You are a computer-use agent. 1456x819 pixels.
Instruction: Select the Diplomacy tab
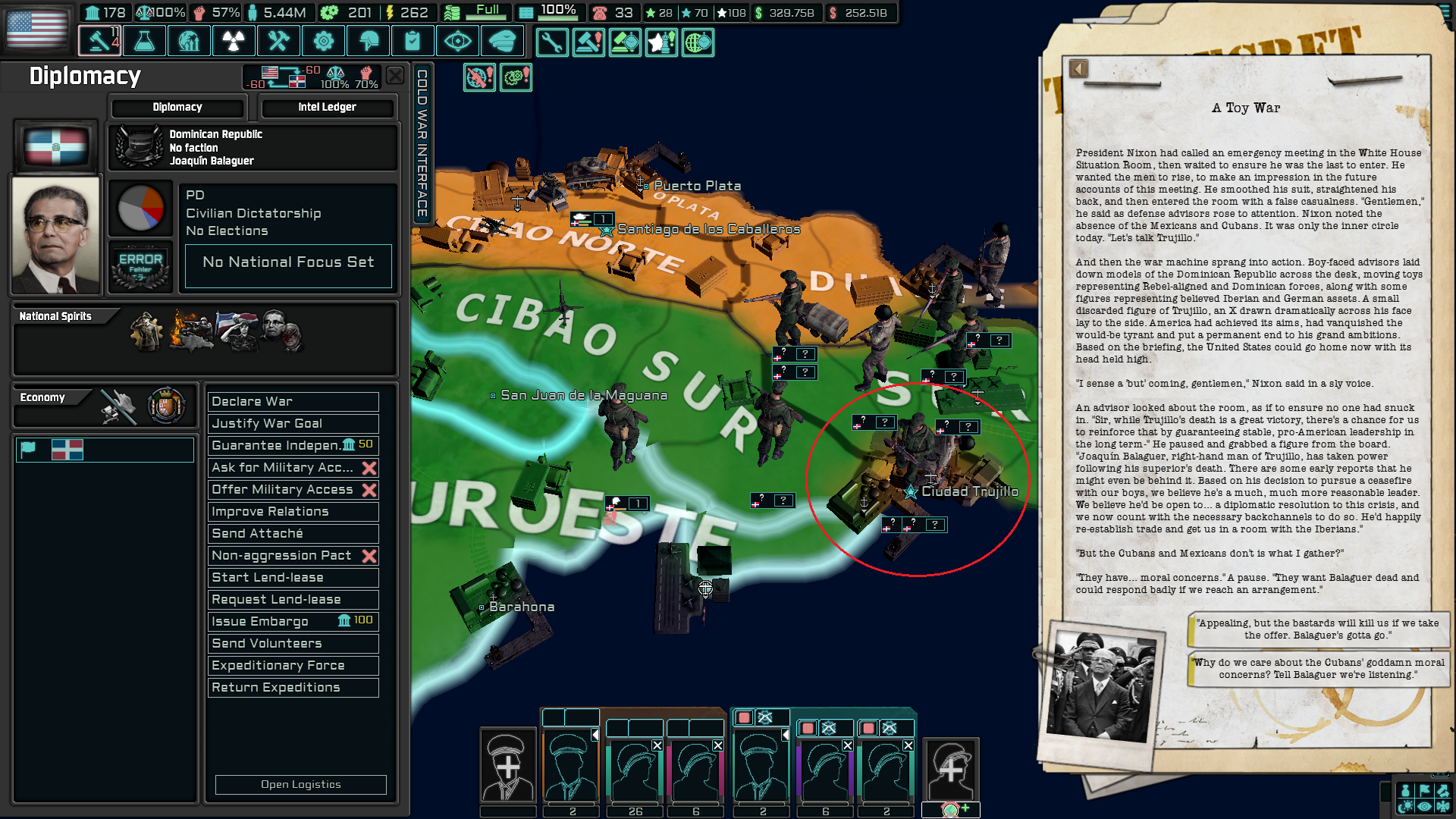click(177, 107)
